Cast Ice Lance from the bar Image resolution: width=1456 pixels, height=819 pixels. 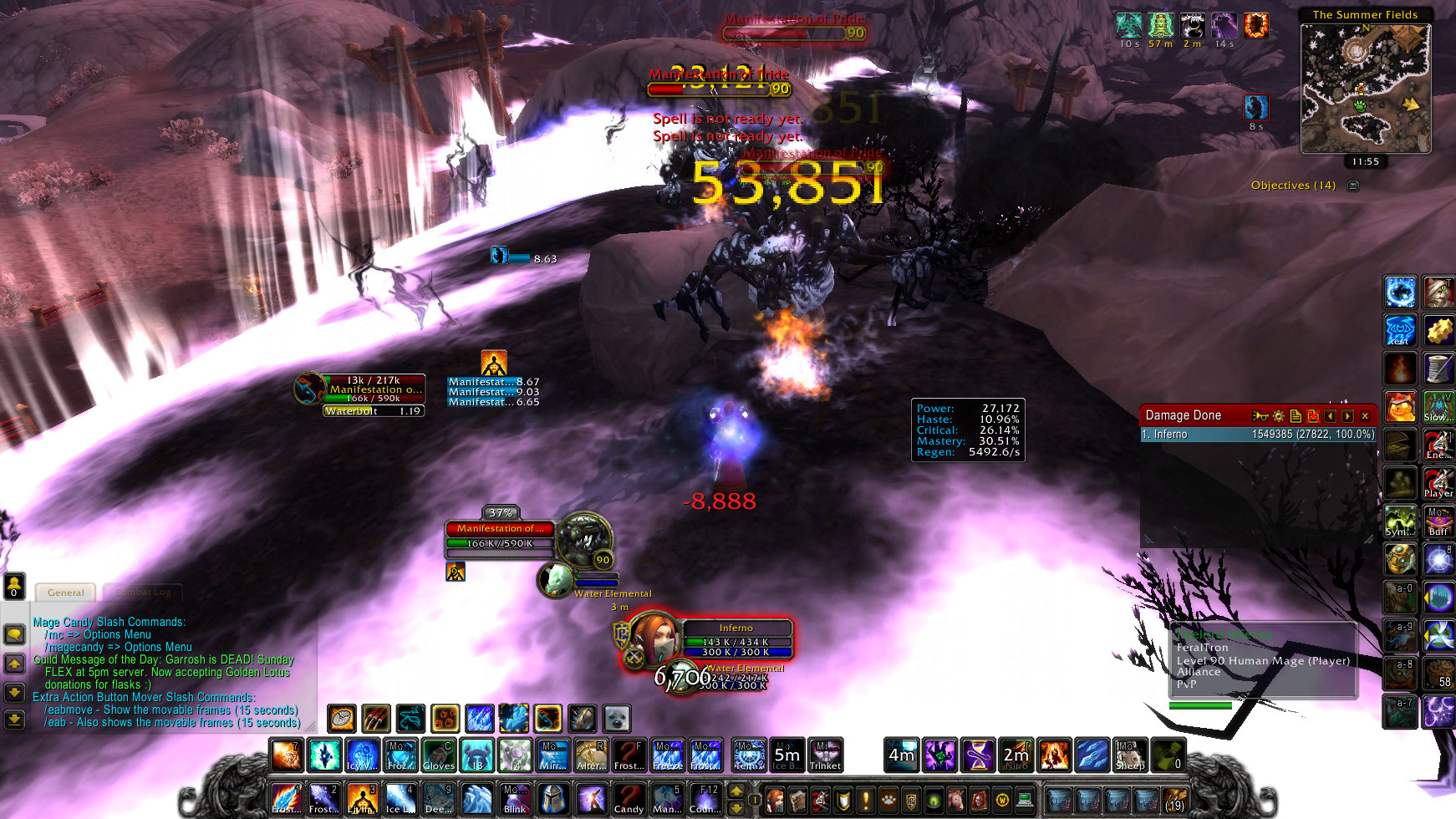pos(400,797)
